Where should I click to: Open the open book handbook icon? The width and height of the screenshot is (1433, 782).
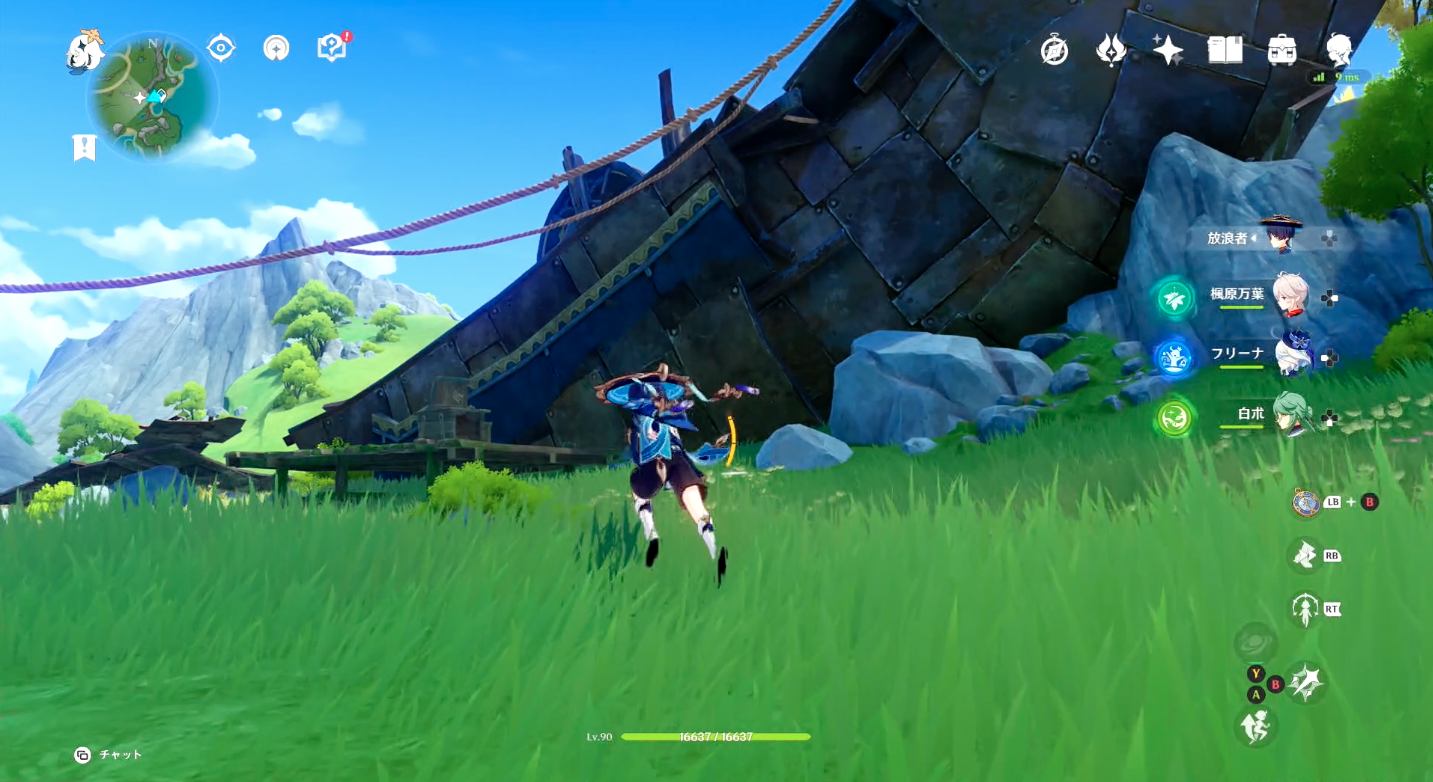pyautogui.click(x=1225, y=49)
